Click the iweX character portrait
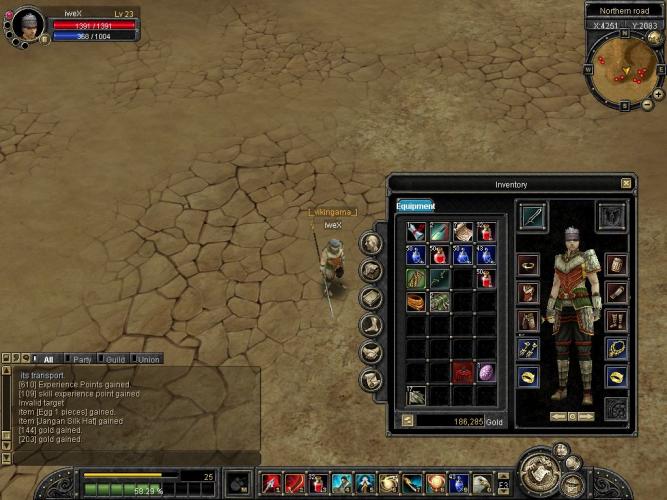667x500 pixels. pyautogui.click(x=28, y=22)
